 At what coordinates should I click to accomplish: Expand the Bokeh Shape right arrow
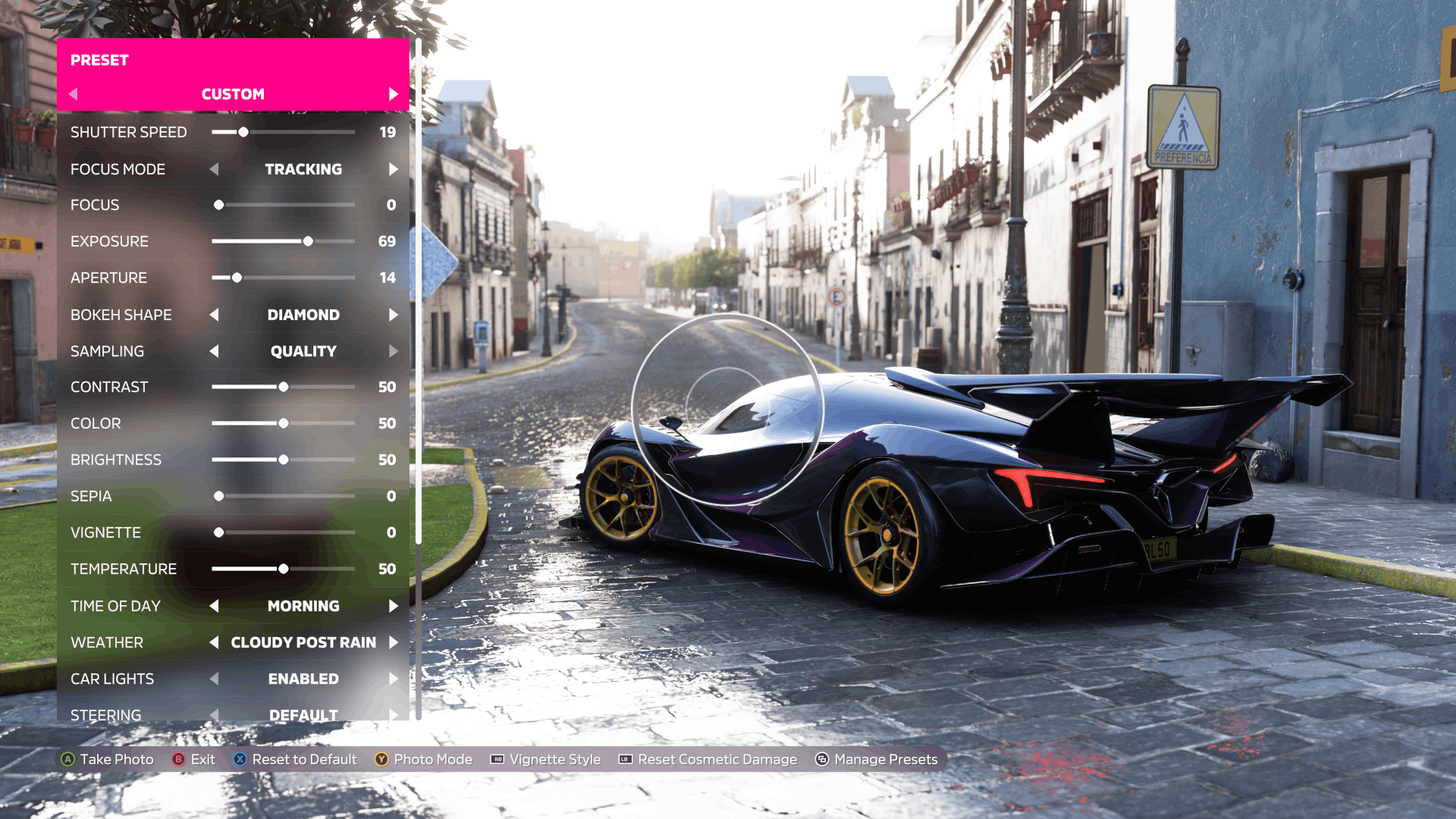click(394, 315)
